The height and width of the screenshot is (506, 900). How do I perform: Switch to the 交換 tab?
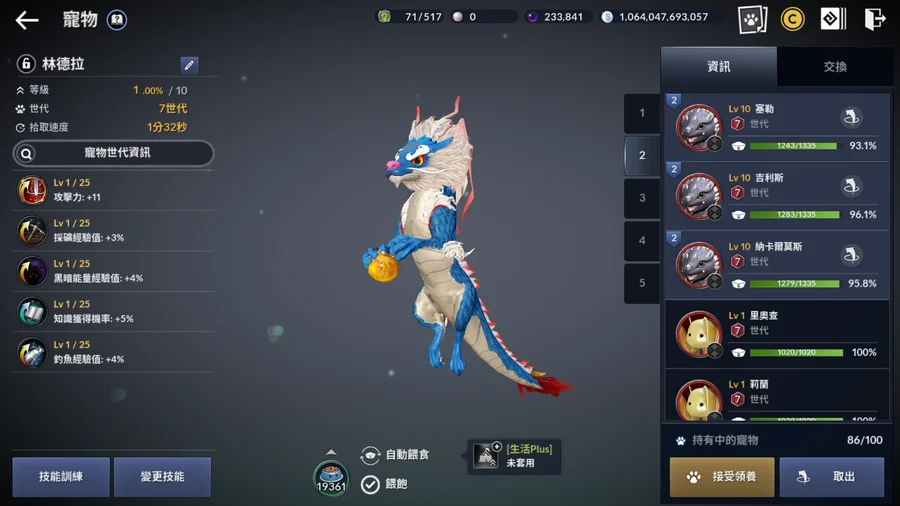pyautogui.click(x=835, y=66)
